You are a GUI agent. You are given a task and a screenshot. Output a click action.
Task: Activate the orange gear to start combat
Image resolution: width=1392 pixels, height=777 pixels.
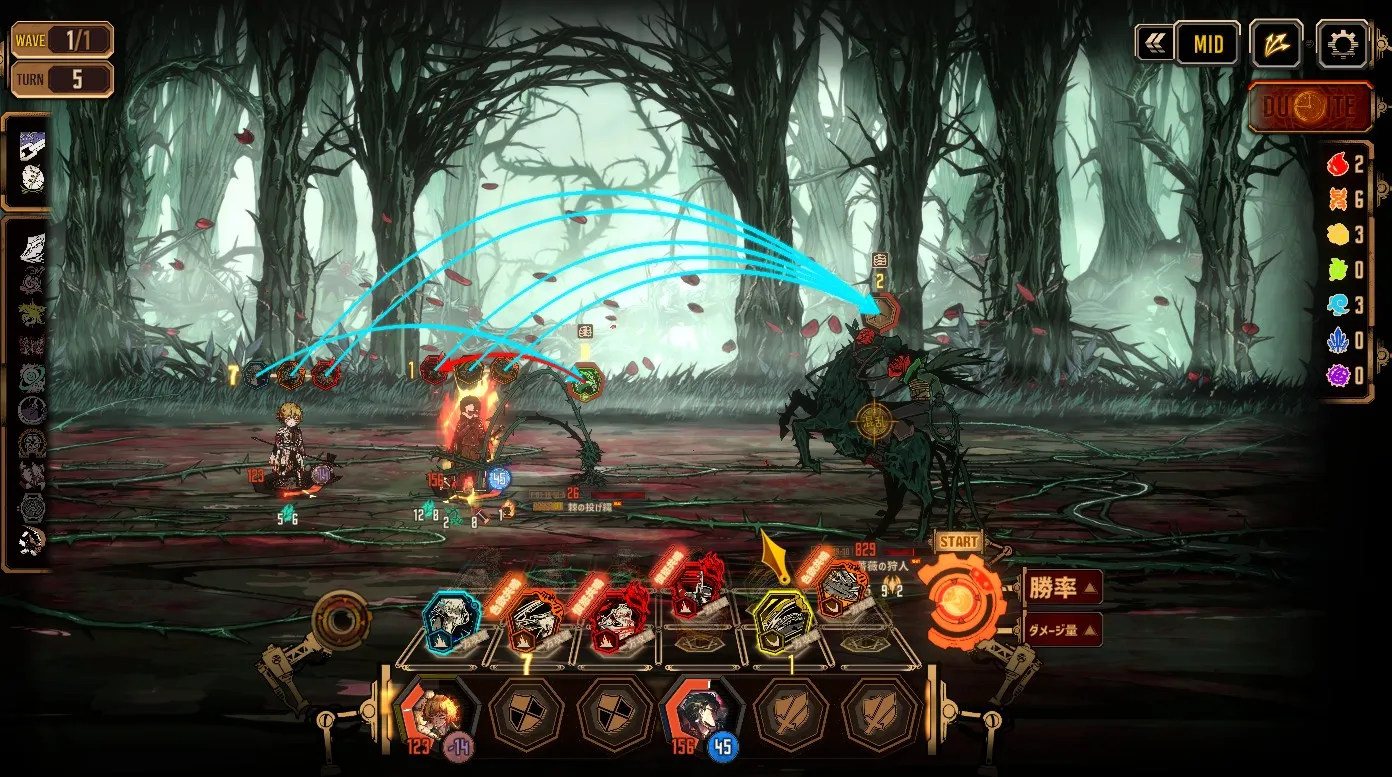(960, 599)
